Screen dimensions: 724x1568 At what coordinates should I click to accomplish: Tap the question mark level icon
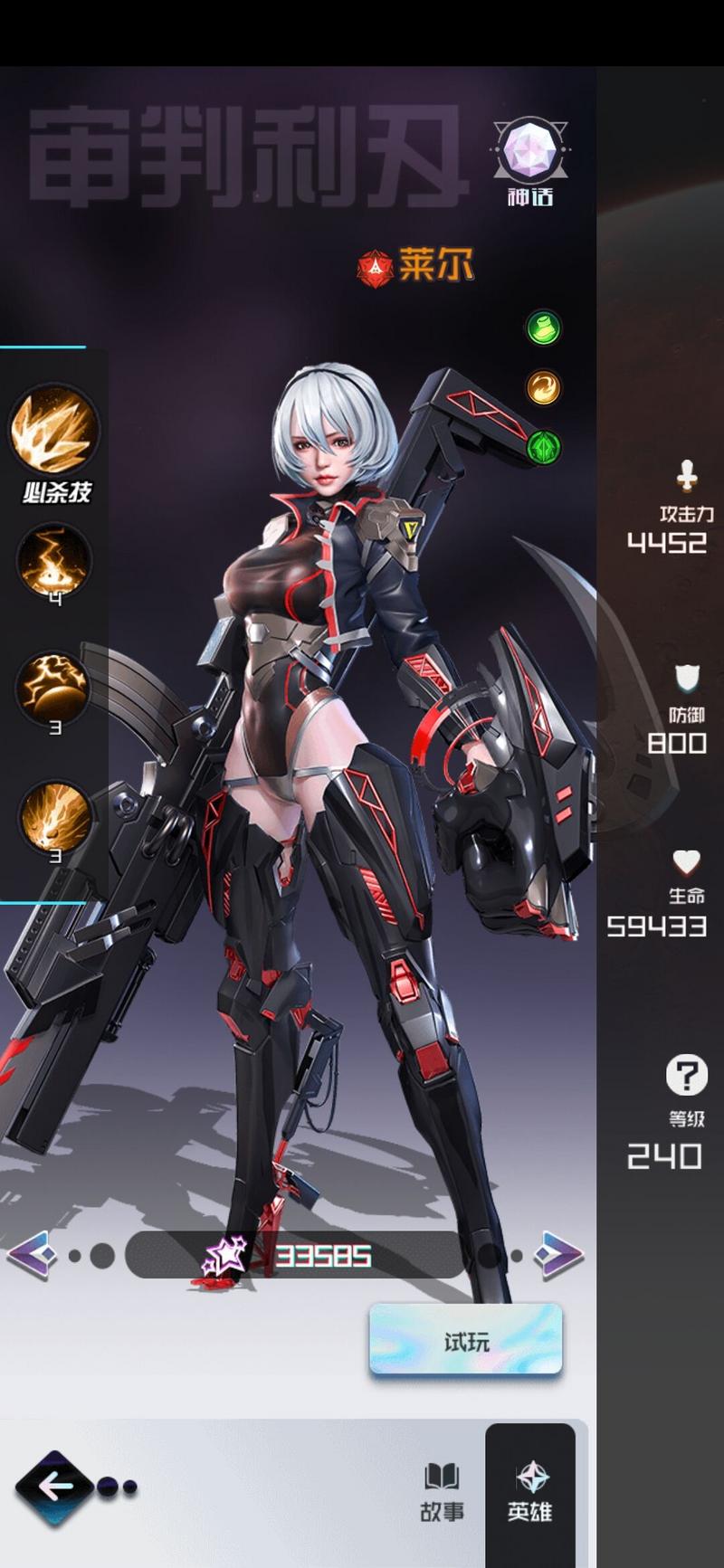coord(687,1076)
